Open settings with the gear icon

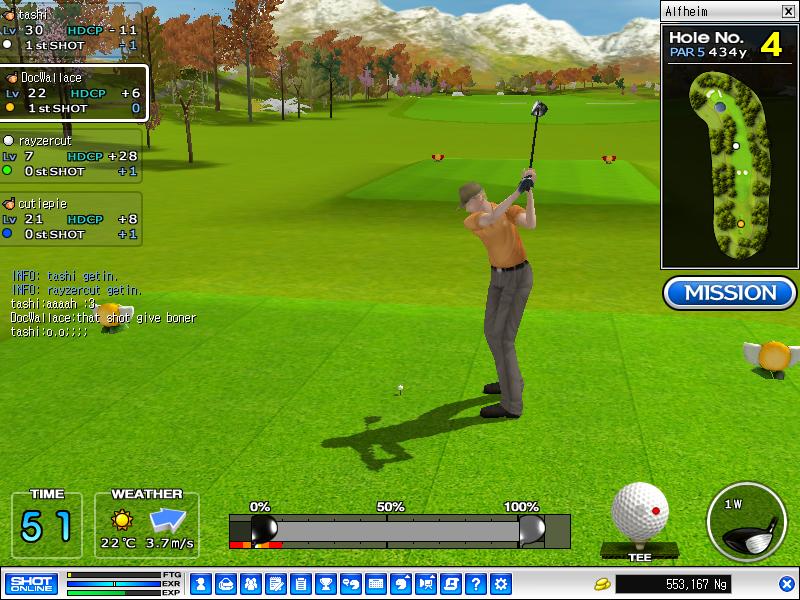[501, 584]
